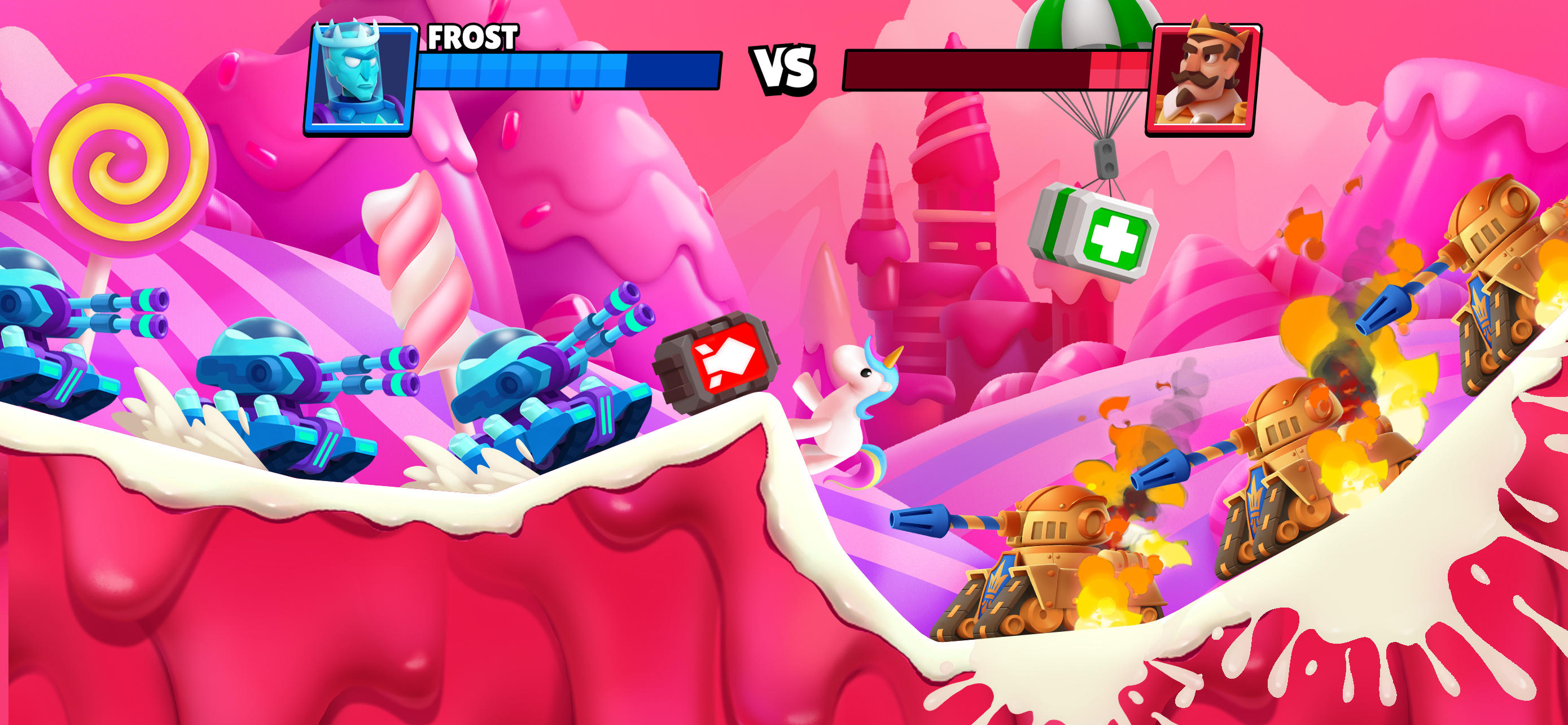Viewport: 1568px width, 725px height.
Task: Select the Frost player avatar portrait
Action: (x=357, y=77)
